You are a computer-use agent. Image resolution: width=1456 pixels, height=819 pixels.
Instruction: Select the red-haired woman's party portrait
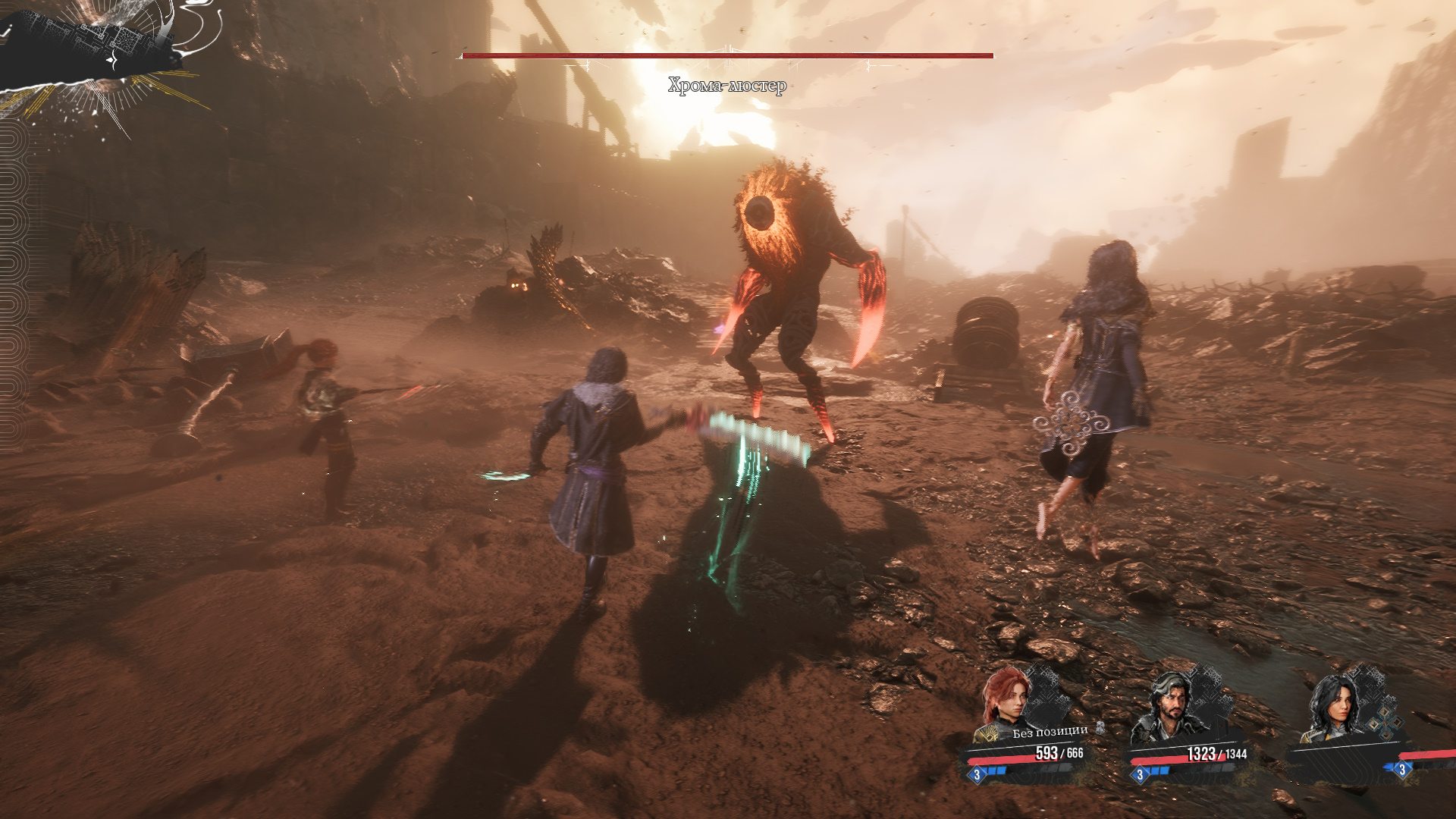pyautogui.click(x=1006, y=698)
